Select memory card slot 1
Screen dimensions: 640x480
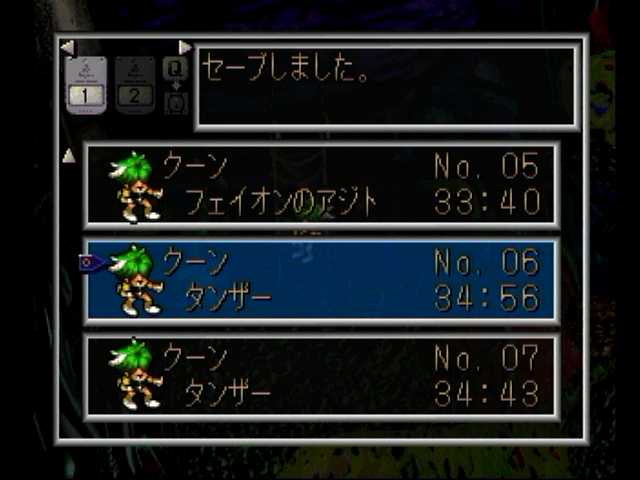(x=86, y=85)
